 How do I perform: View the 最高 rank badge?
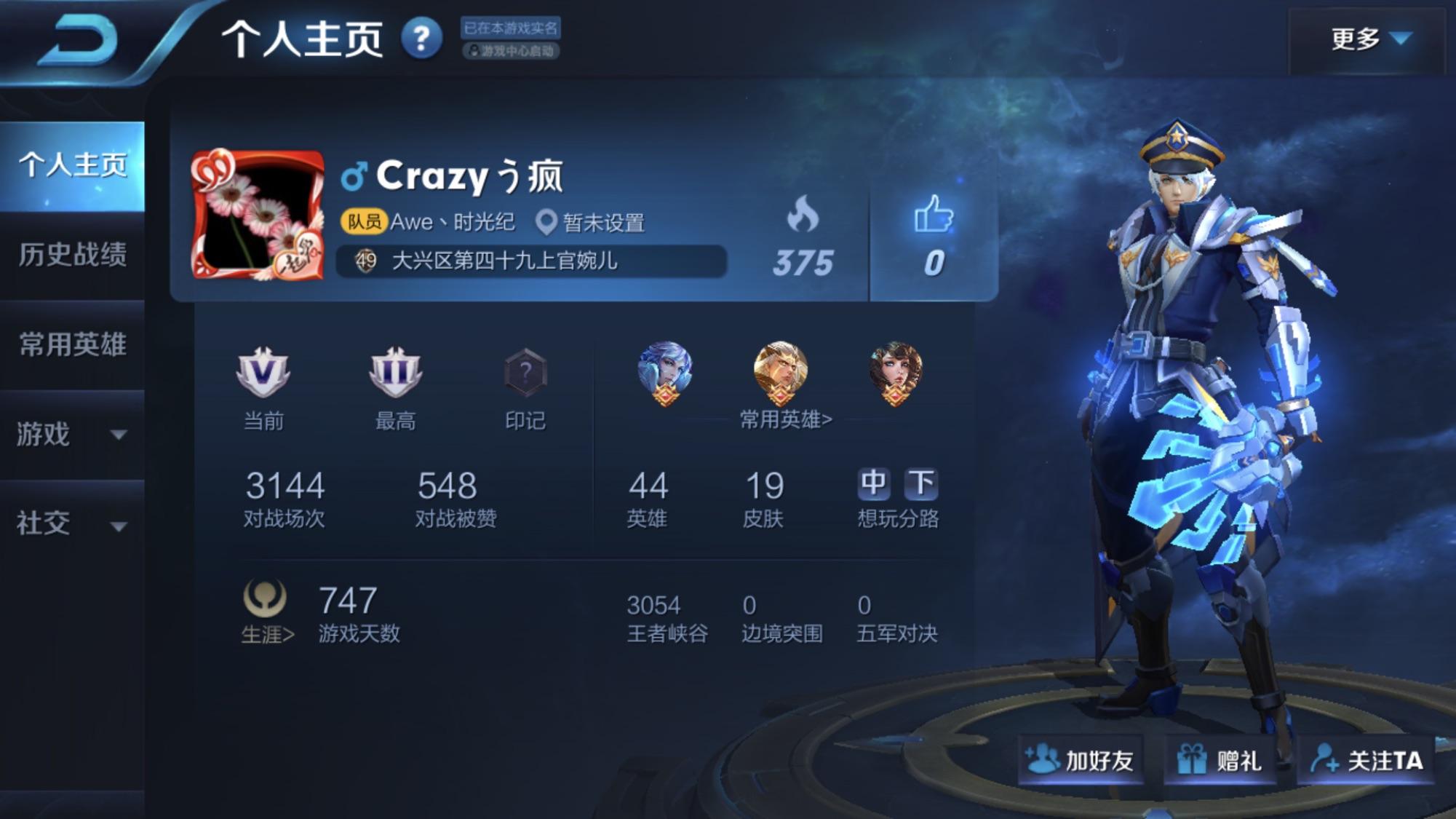395,373
